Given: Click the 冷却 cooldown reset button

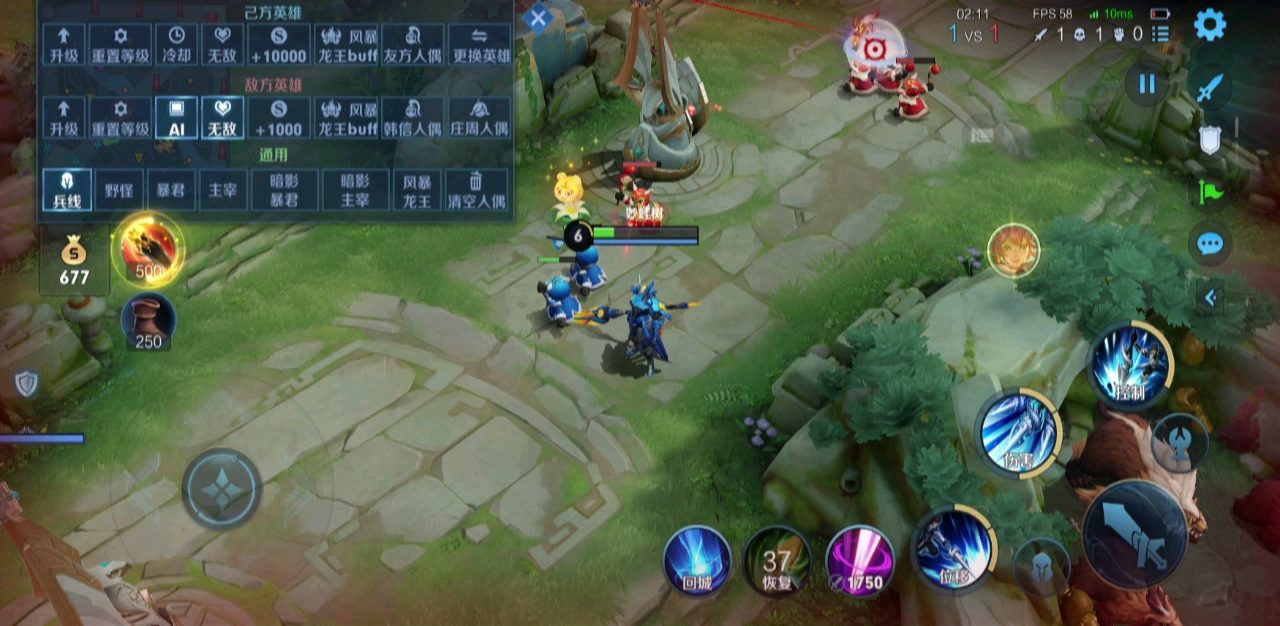Looking at the screenshot, I should [177, 45].
